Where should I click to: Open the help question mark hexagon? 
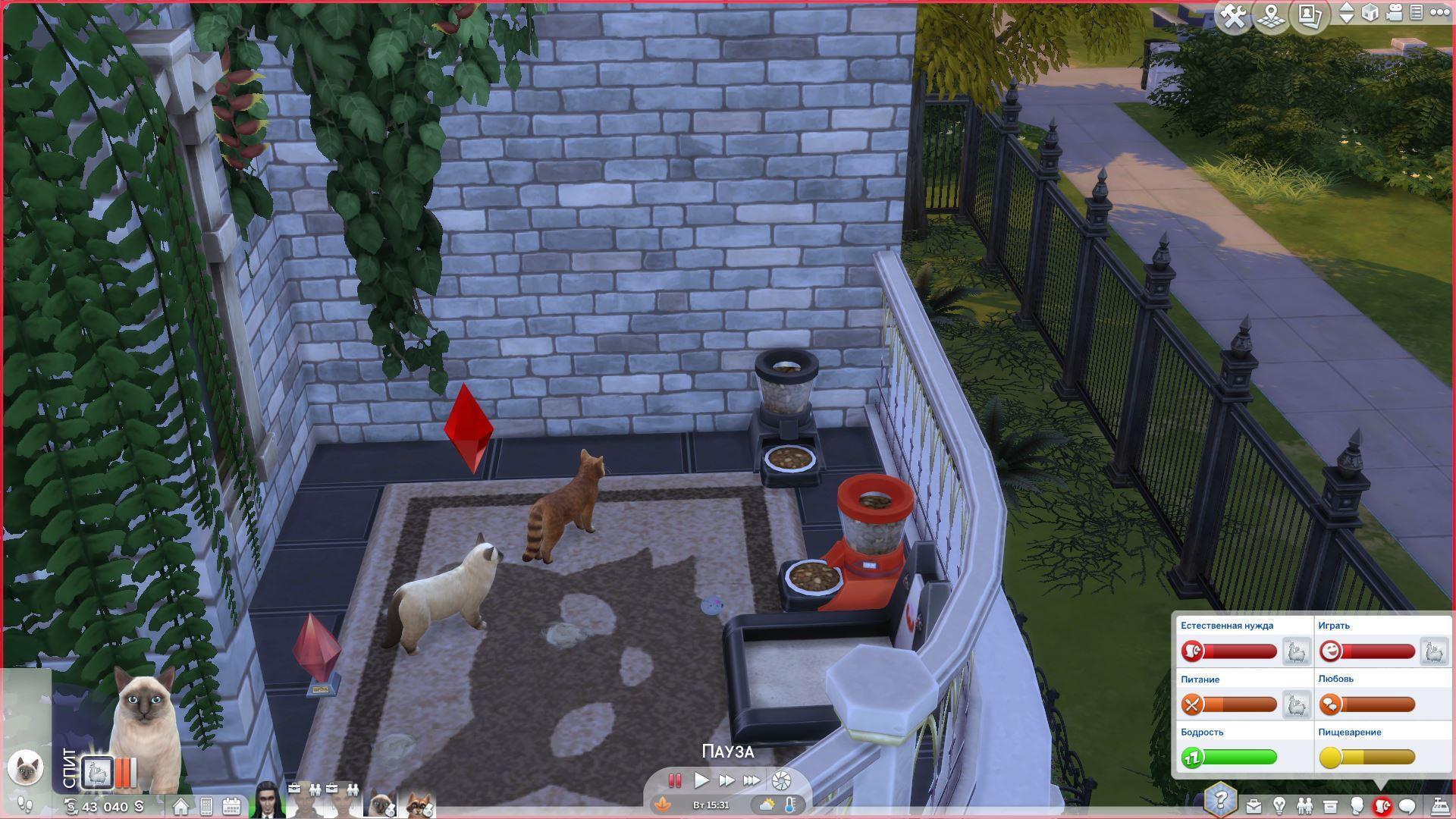coord(1220,800)
